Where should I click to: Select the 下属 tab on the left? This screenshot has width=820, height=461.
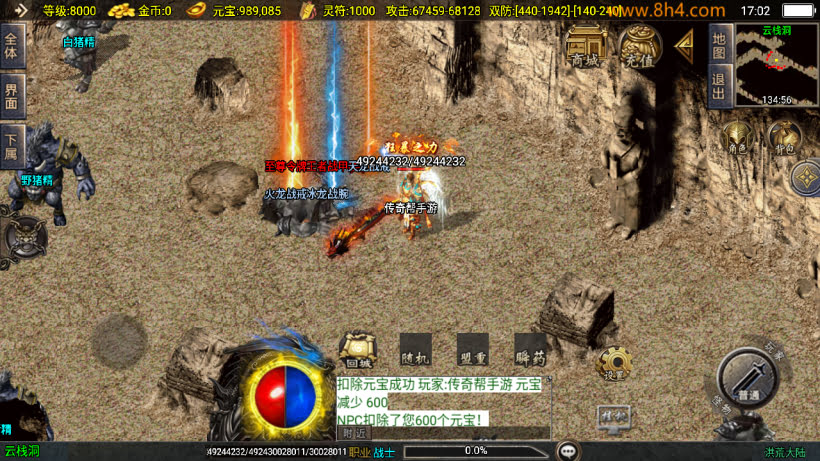[12, 146]
